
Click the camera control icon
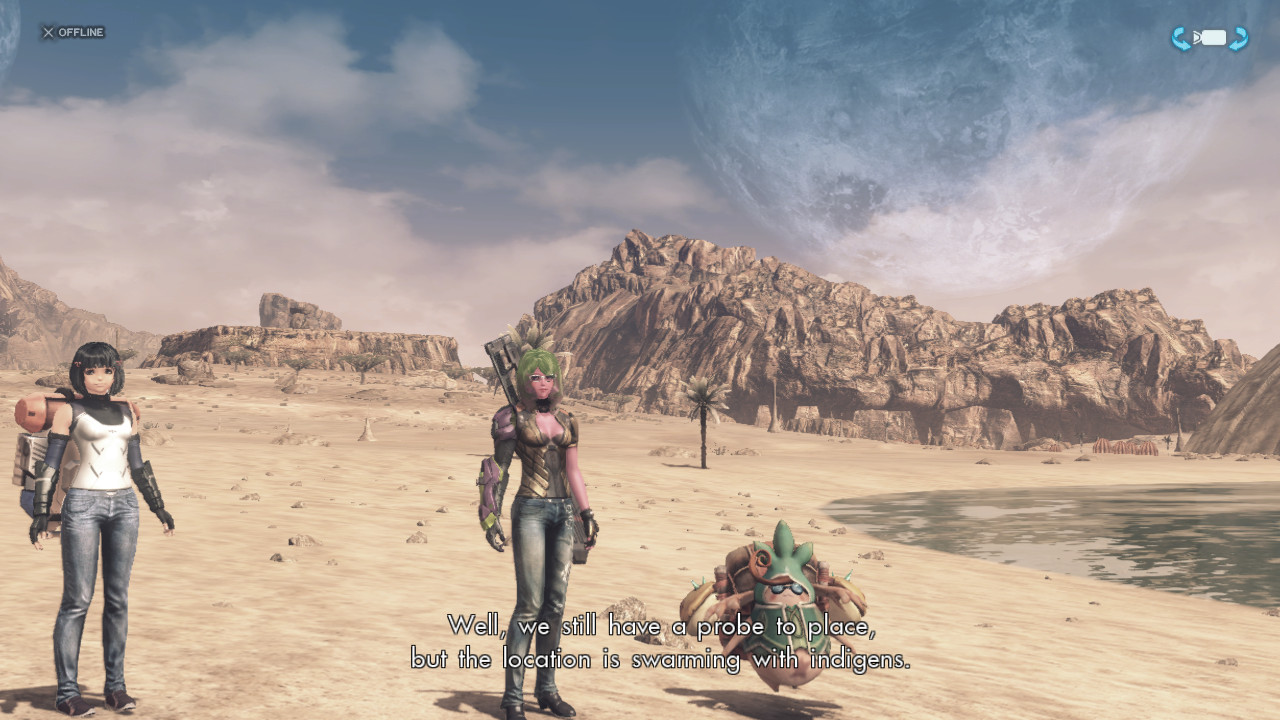click(x=1210, y=38)
